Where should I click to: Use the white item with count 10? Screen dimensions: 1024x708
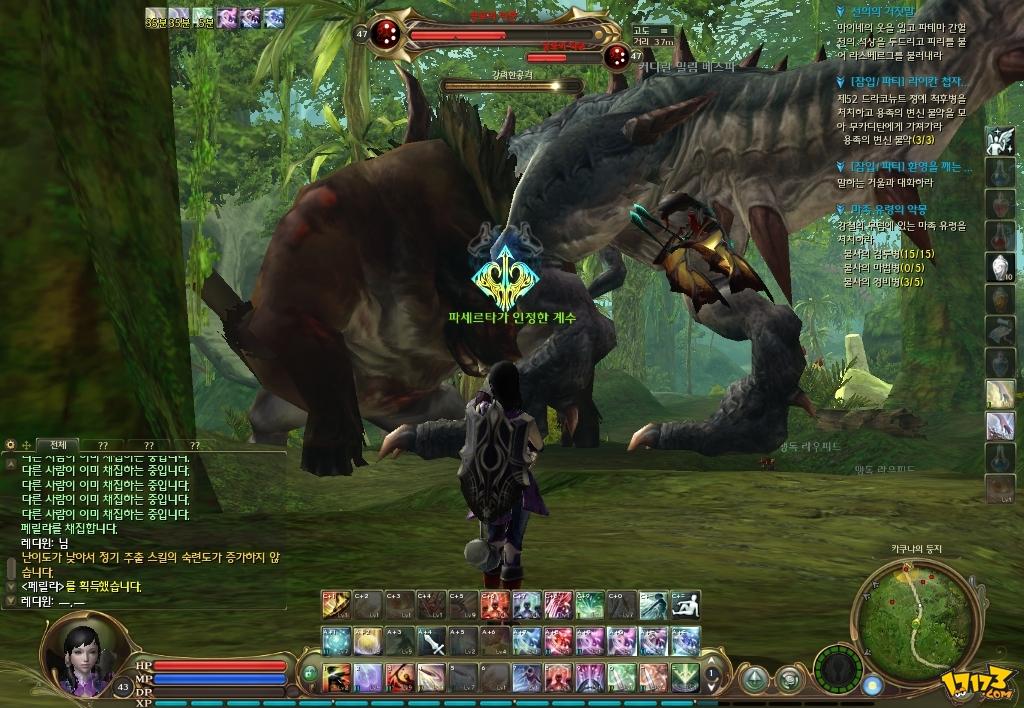pyautogui.click(x=1000, y=267)
